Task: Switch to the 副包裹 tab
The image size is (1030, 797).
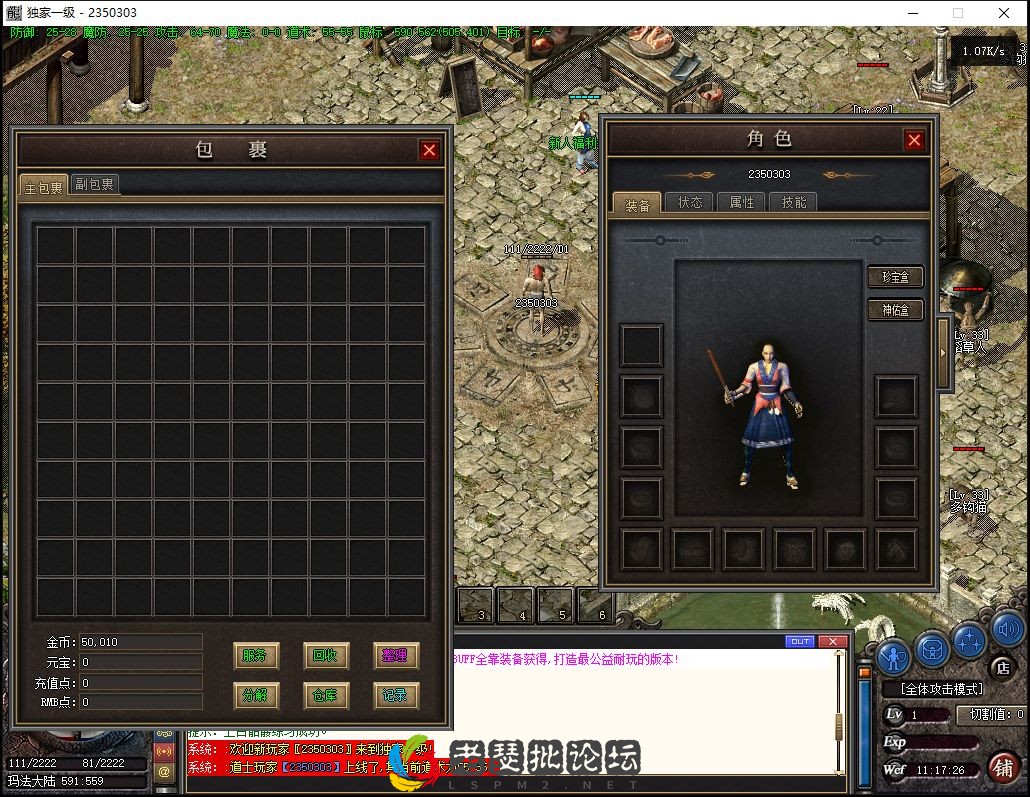Action: [x=95, y=185]
